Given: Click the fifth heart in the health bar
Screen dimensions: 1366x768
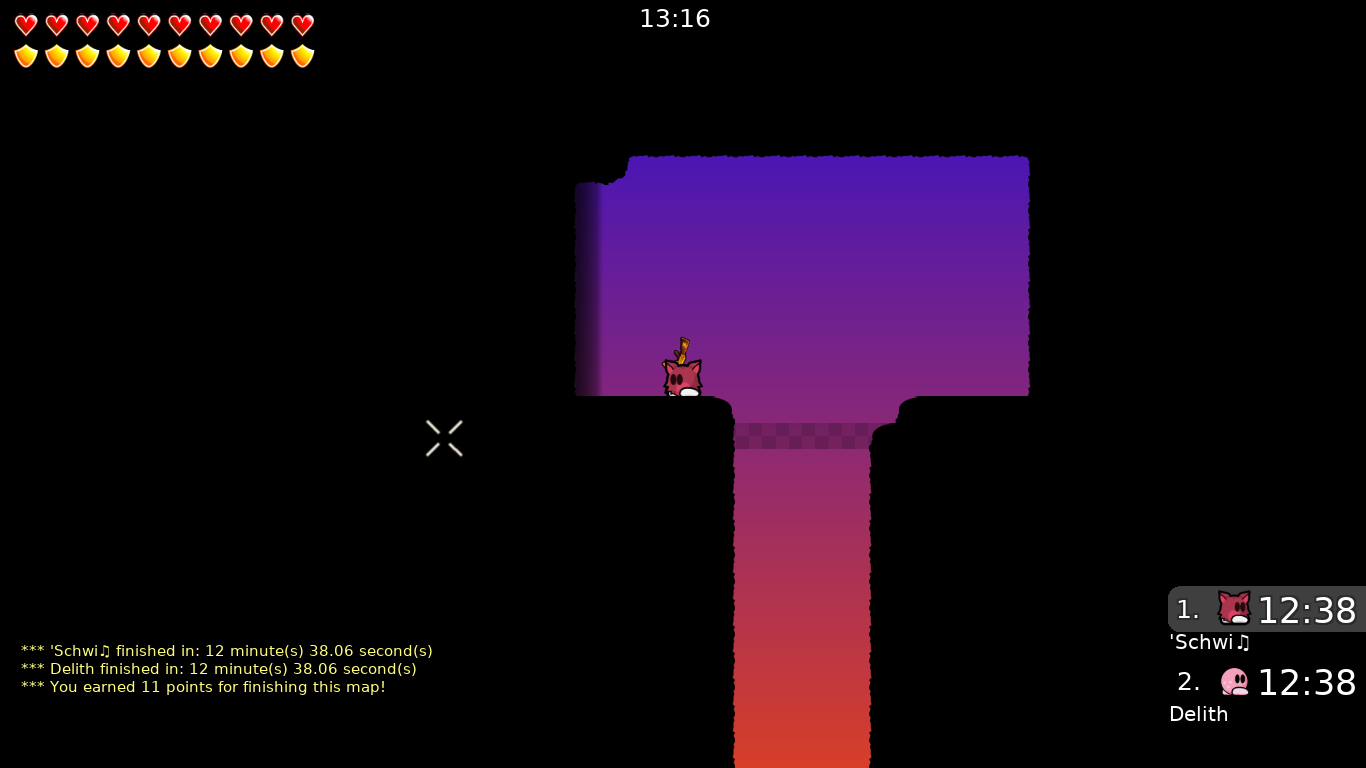Looking at the screenshot, I should point(149,24).
